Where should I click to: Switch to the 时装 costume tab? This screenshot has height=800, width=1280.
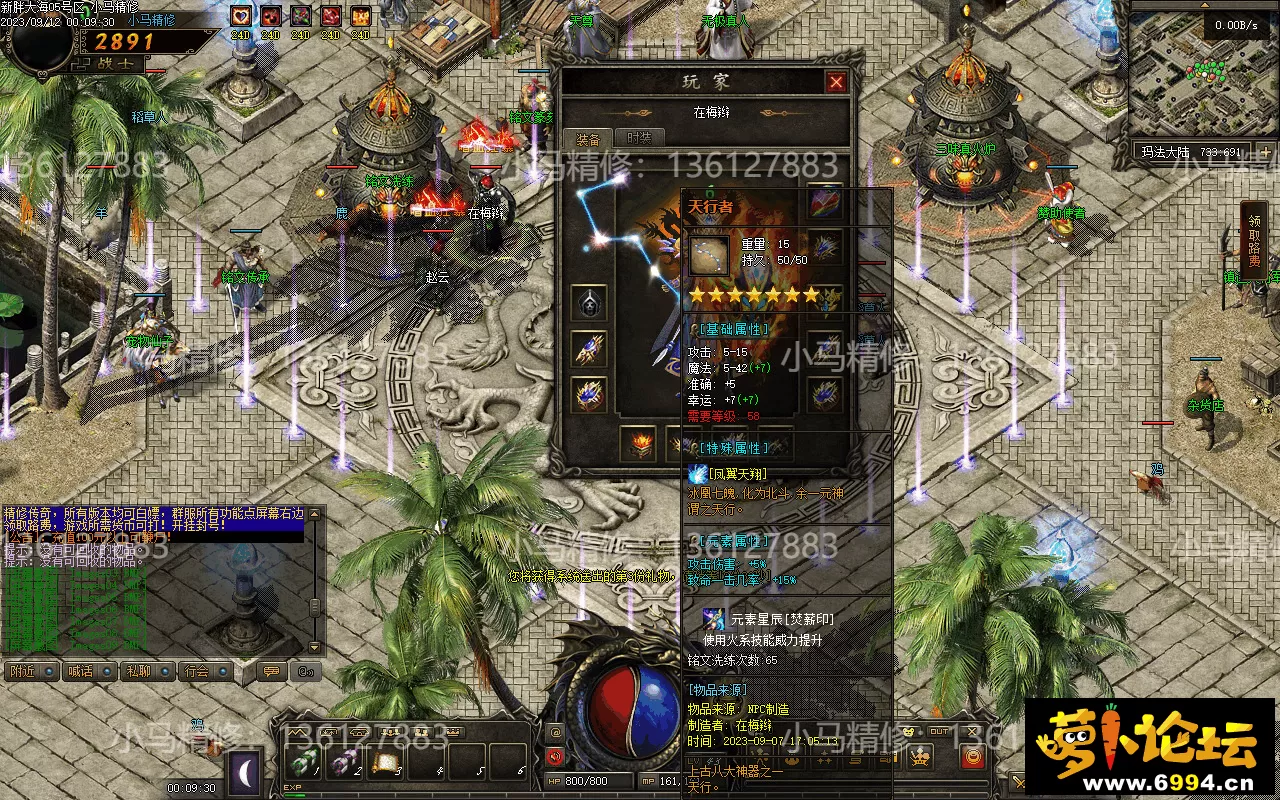(638, 139)
